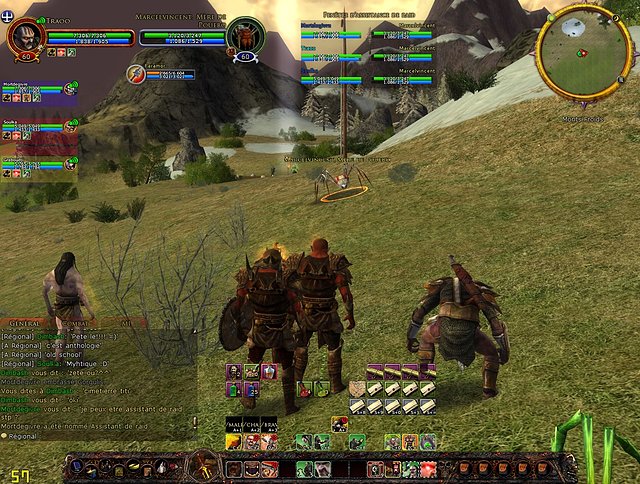Select the Mortdegivre fellowship member frame
This screenshot has height=484, width=640.
coord(38,94)
